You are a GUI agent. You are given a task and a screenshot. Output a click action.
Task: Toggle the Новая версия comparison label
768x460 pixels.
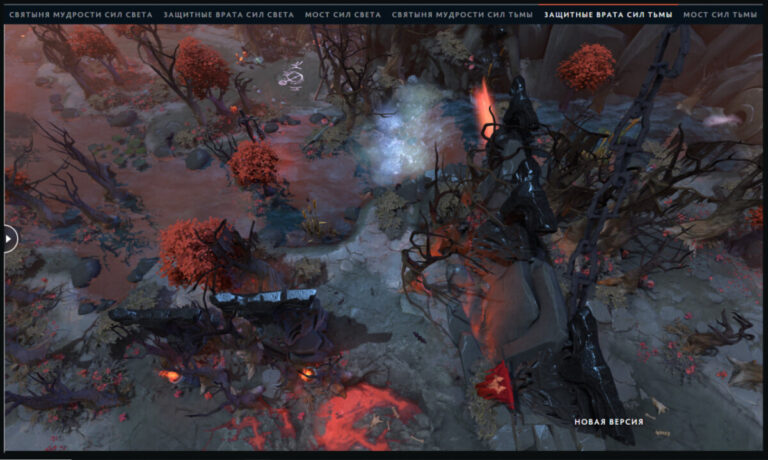608,422
